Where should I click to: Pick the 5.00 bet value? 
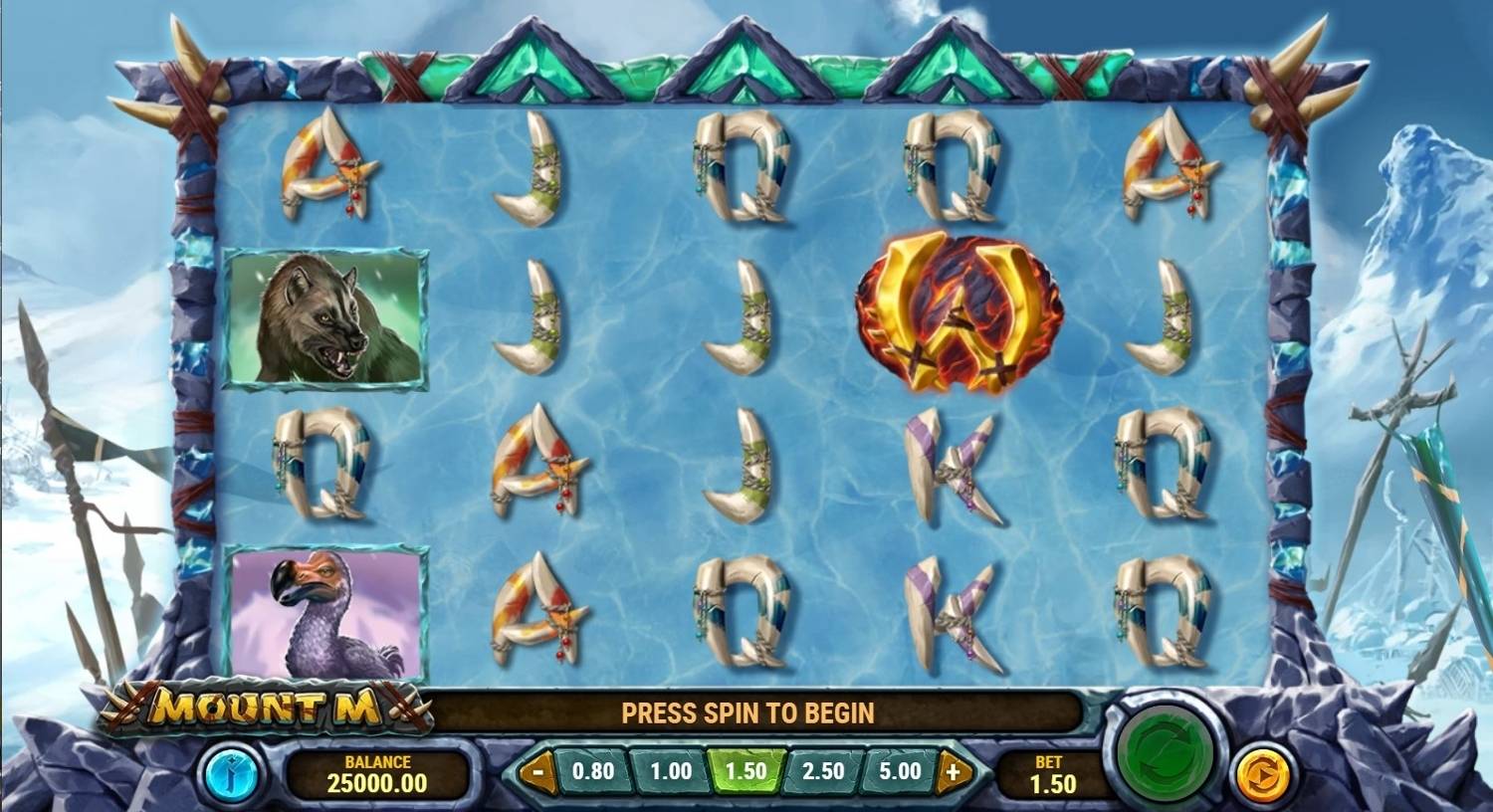900,771
